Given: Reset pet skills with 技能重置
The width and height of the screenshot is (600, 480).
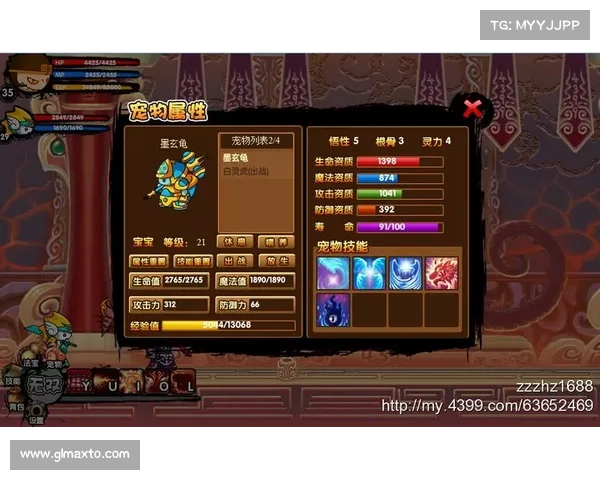Looking at the screenshot, I should coord(191,261).
